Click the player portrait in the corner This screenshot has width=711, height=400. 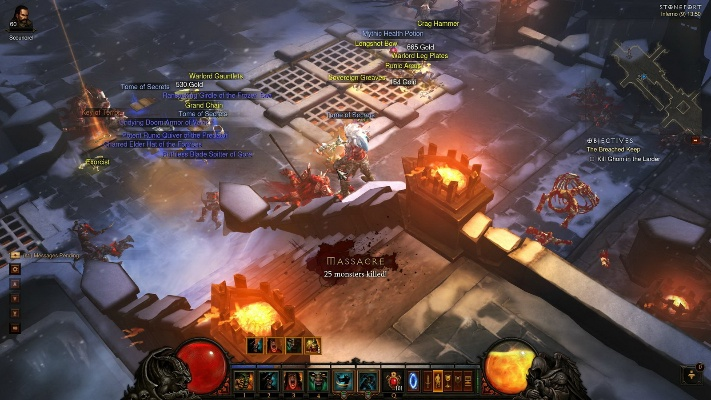(x=21, y=20)
